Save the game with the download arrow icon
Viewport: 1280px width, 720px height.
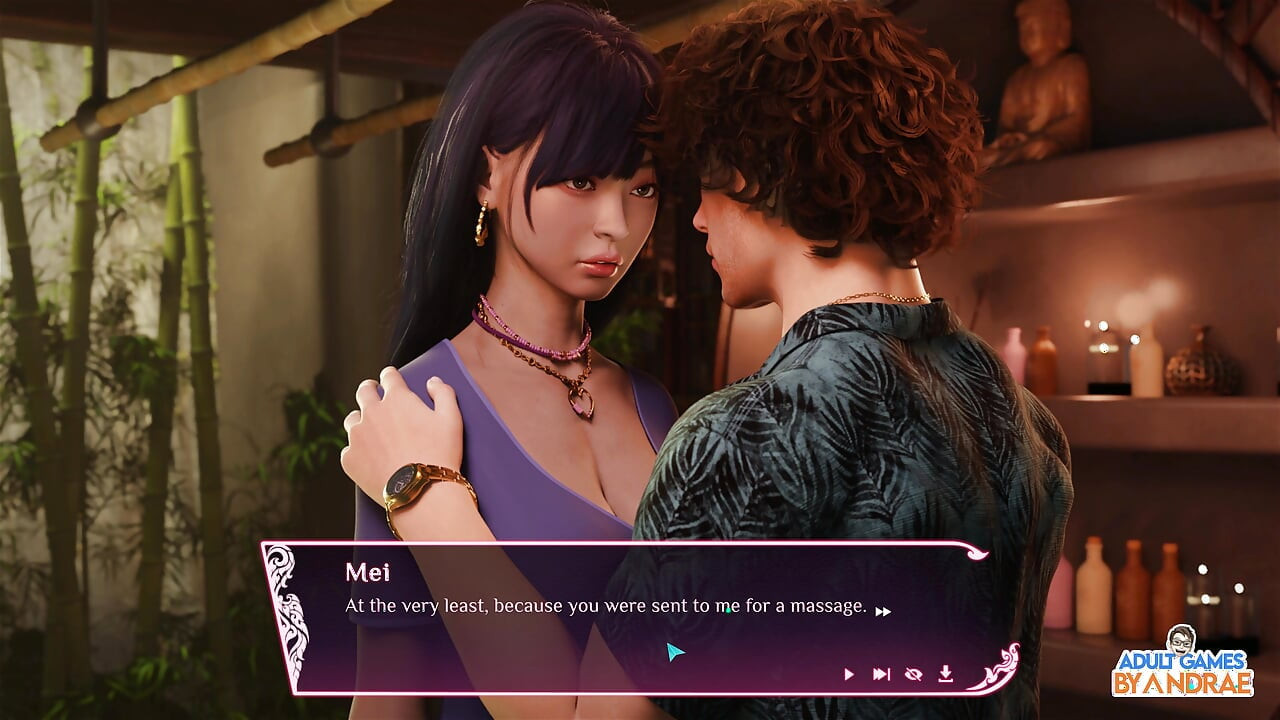tap(945, 674)
